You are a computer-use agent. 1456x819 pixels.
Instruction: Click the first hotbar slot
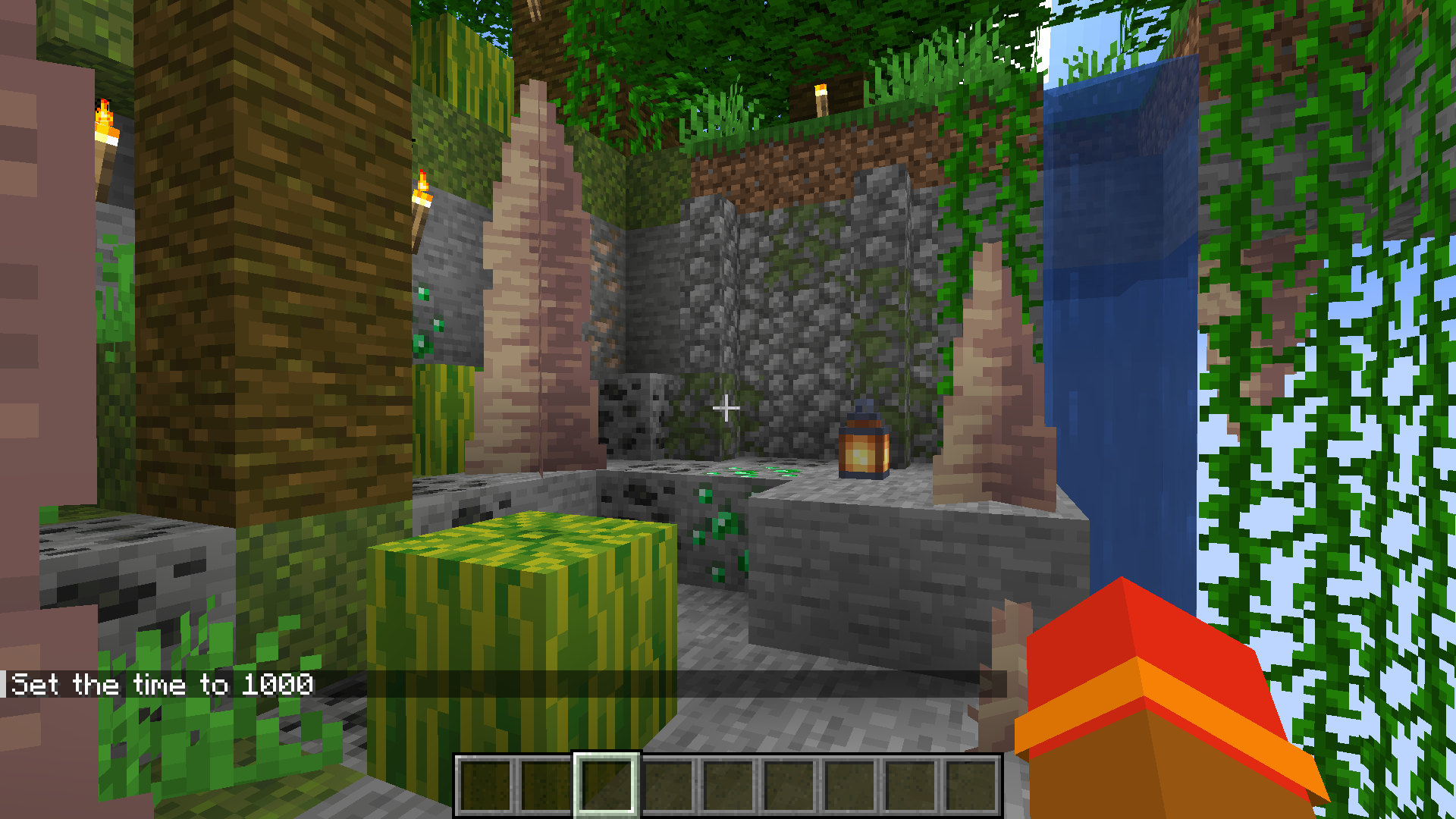[485, 785]
